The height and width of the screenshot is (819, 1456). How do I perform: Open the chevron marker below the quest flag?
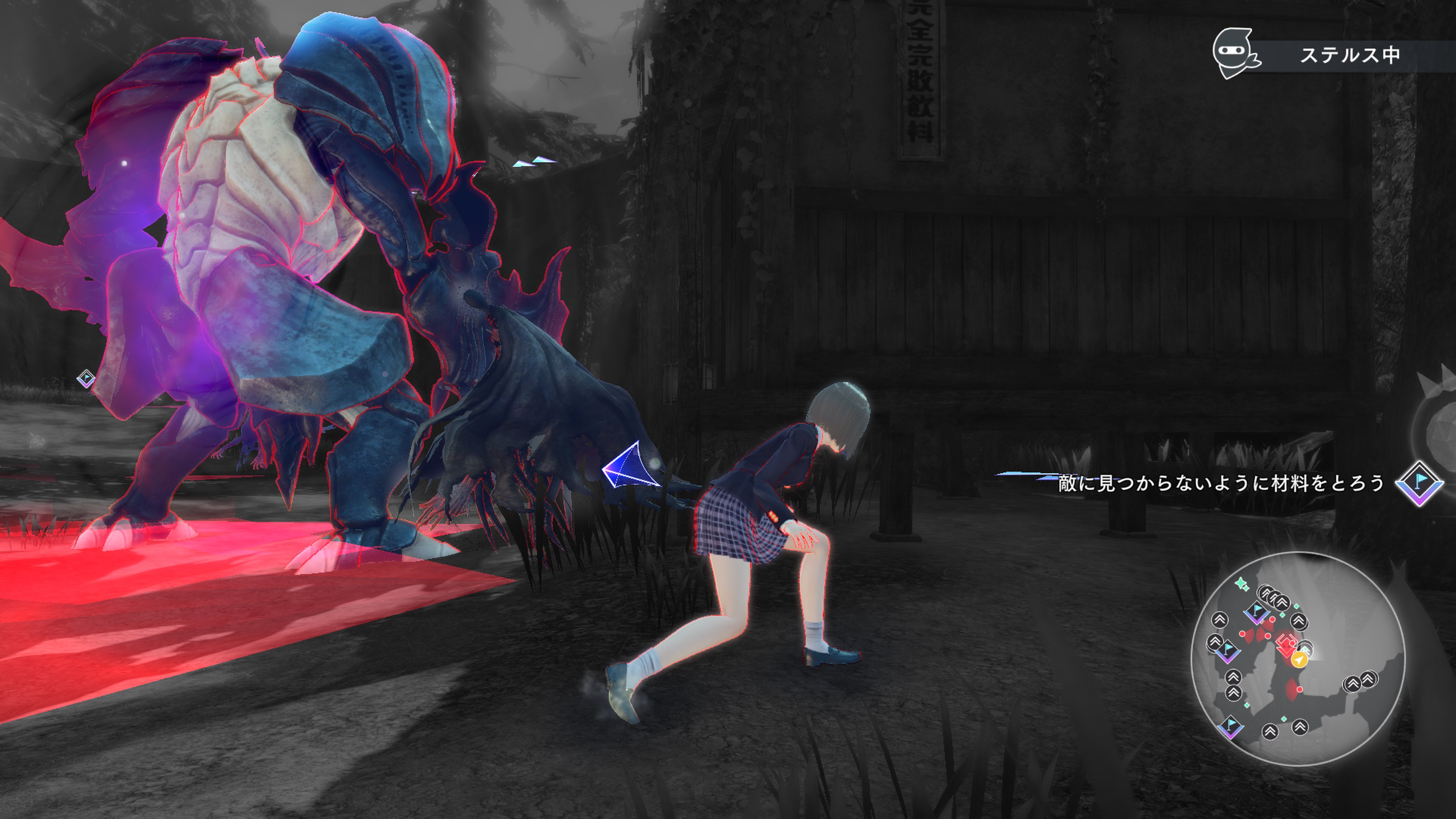[1234, 677]
